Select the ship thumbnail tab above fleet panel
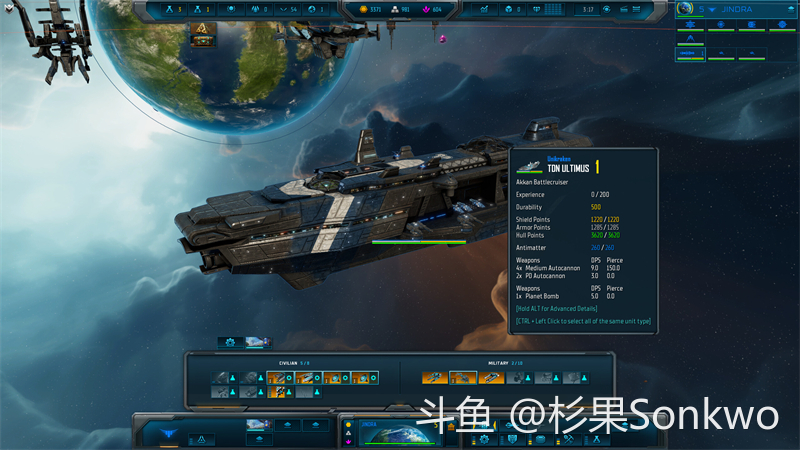800x450 pixels. click(x=258, y=342)
